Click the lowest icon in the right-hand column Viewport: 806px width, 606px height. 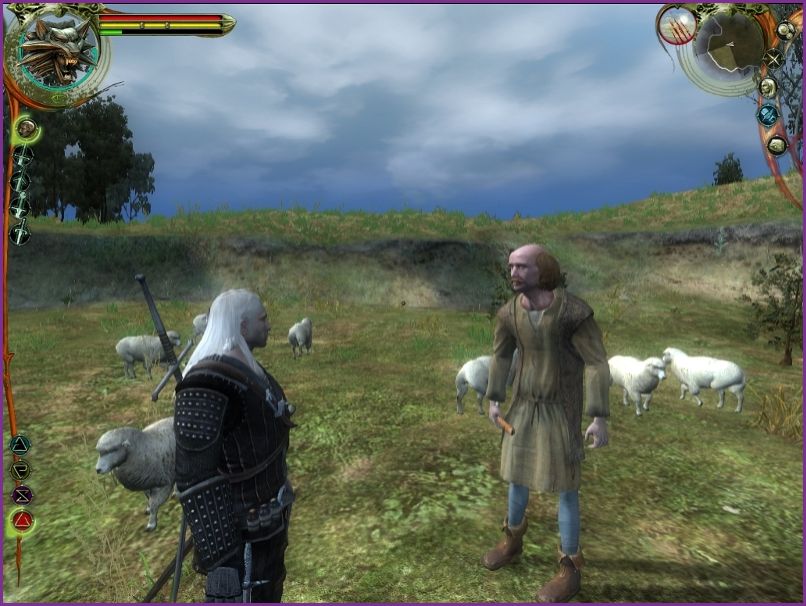776,145
